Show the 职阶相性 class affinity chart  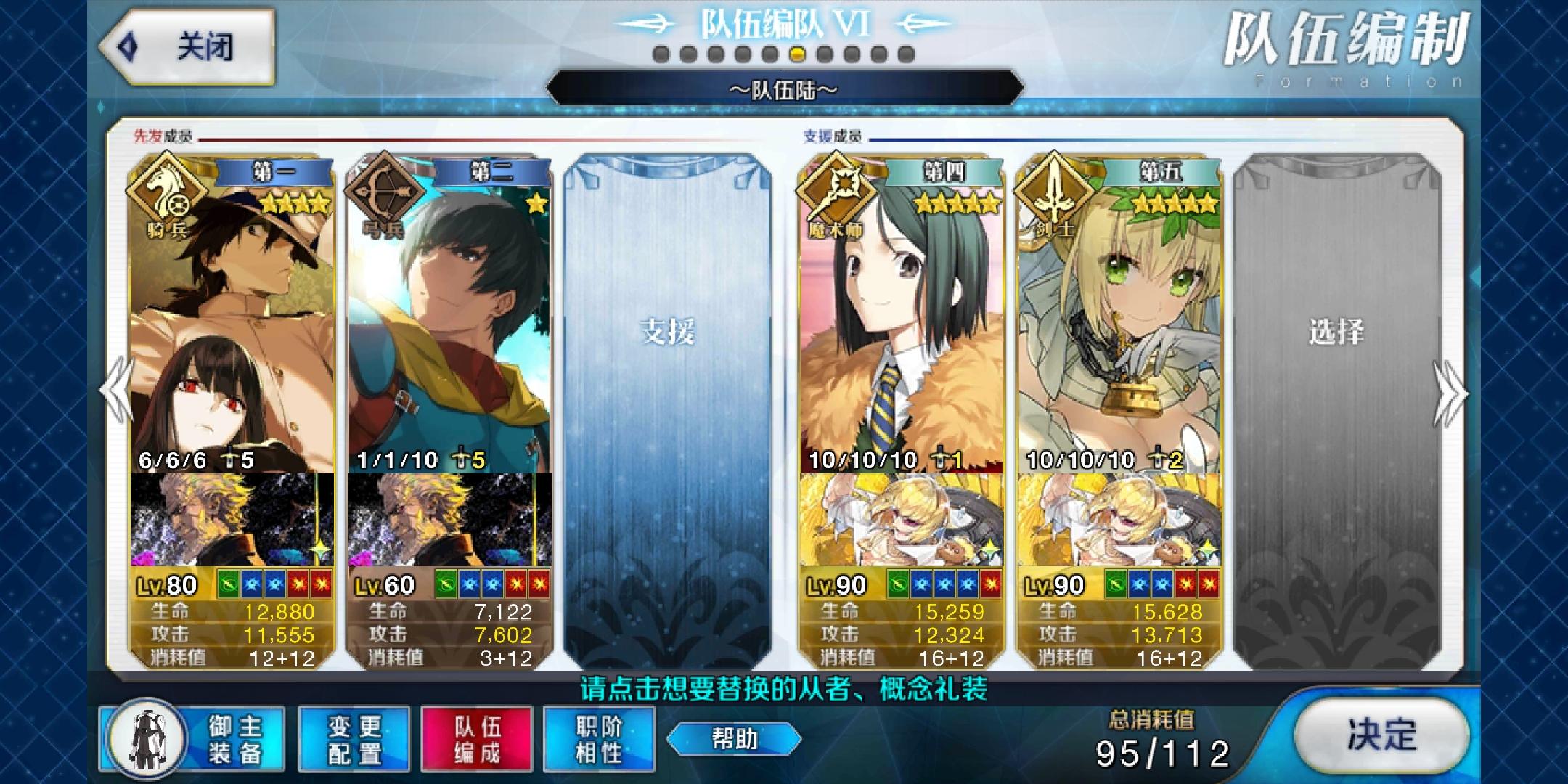pyautogui.click(x=599, y=739)
